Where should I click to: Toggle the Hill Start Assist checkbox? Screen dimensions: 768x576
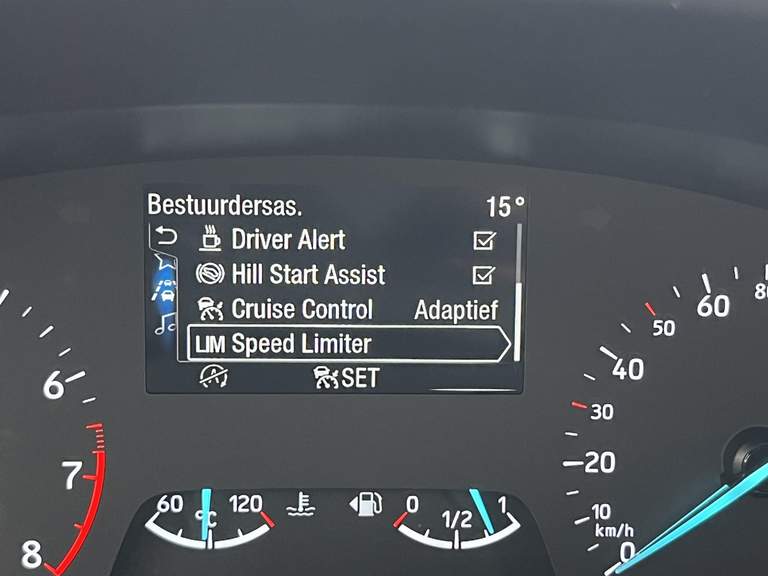coord(484,274)
